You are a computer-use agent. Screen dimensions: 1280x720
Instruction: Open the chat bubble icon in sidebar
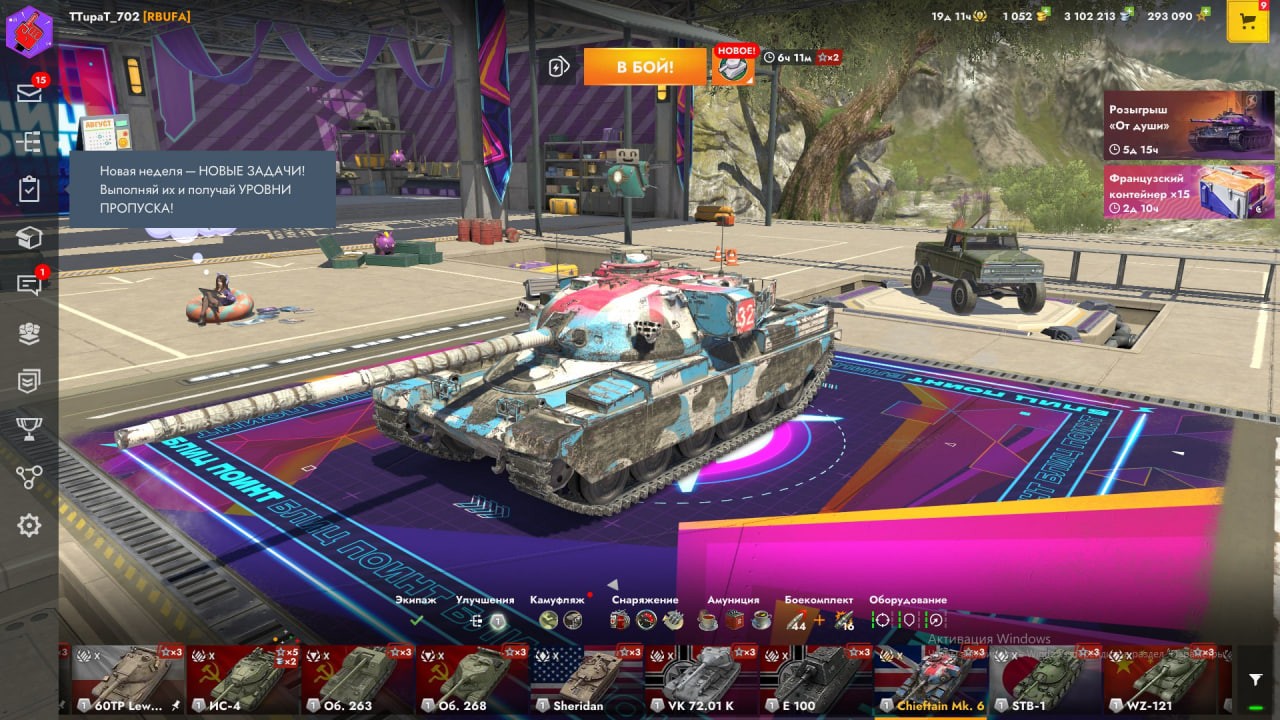29,285
